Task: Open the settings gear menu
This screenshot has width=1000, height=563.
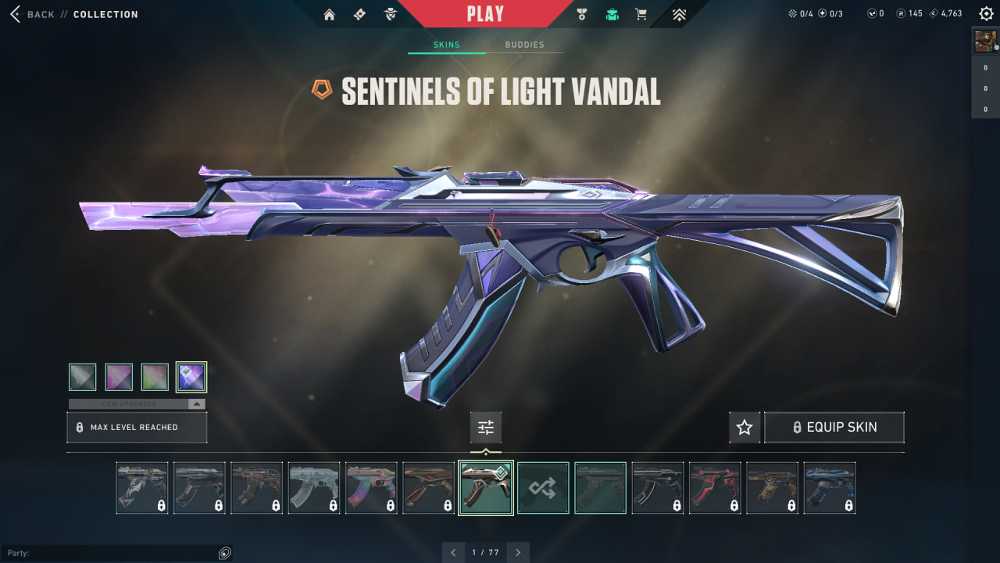Action: 986,14
